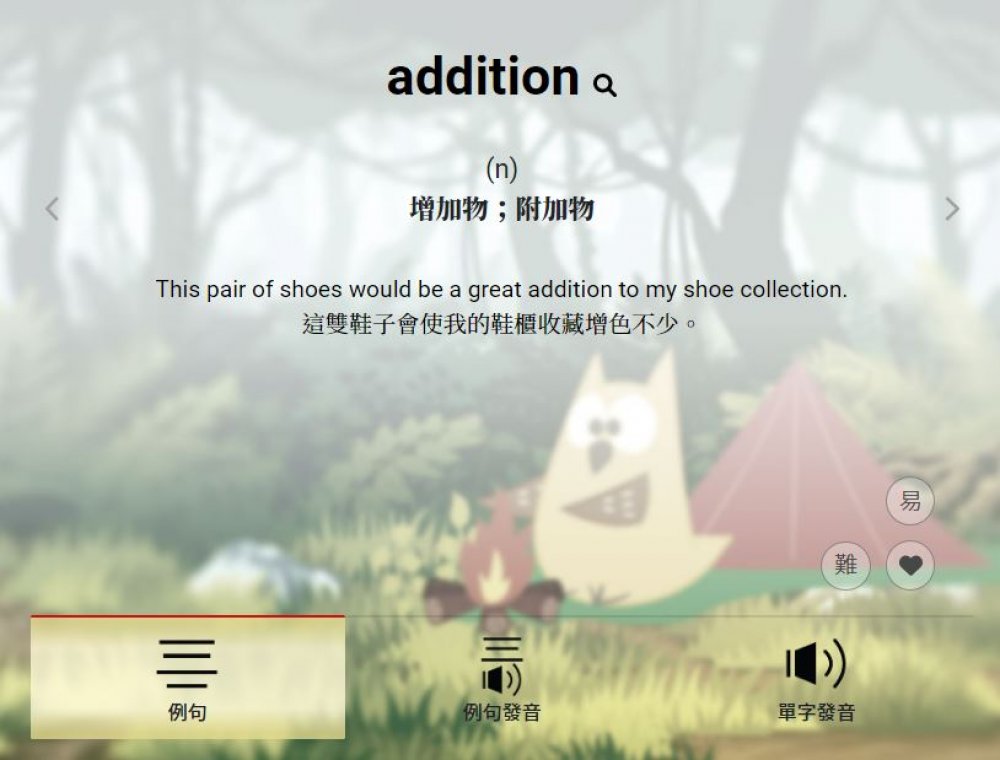This screenshot has width=1000, height=760.
Task: Switch to the 例句 example sentence tab
Action: [187, 678]
